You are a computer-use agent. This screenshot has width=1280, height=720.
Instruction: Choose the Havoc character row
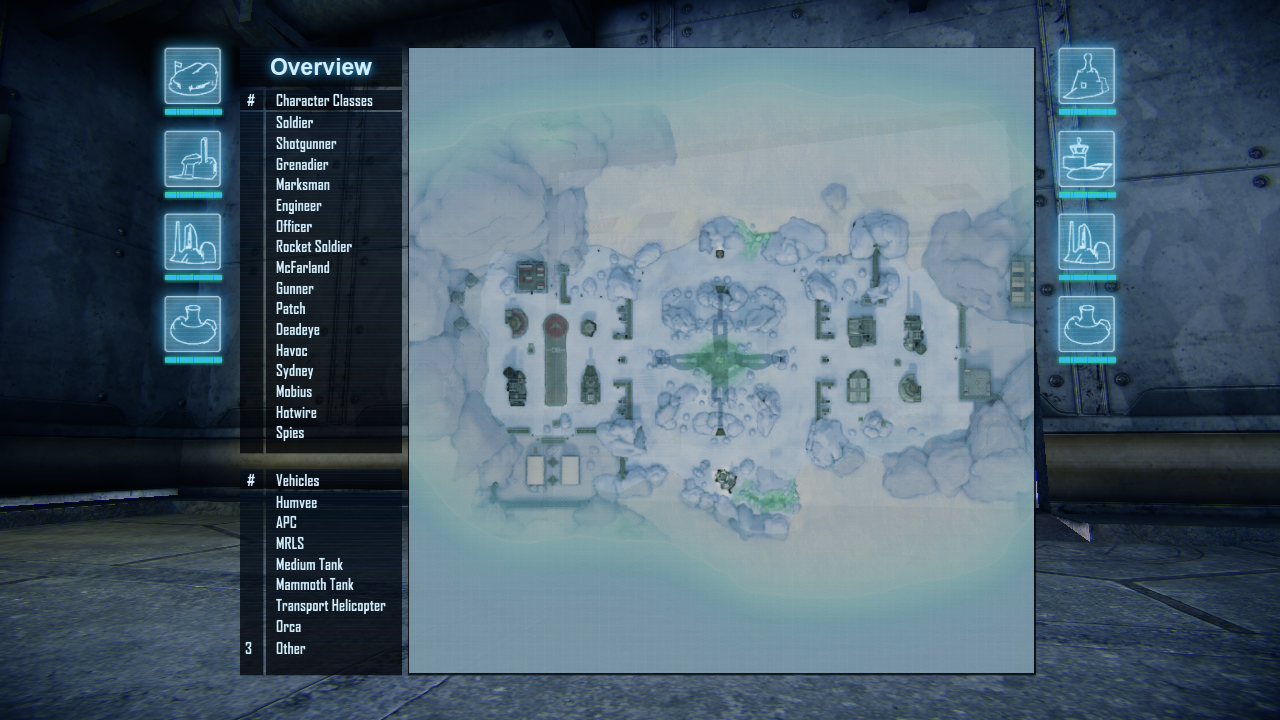[292, 351]
